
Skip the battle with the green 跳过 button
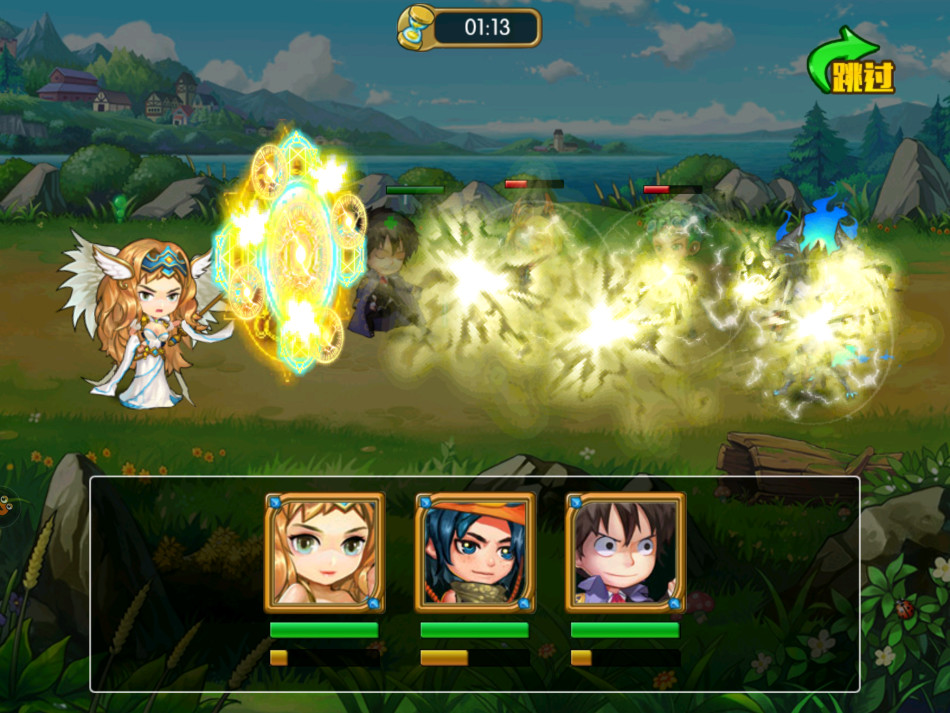pos(853,65)
